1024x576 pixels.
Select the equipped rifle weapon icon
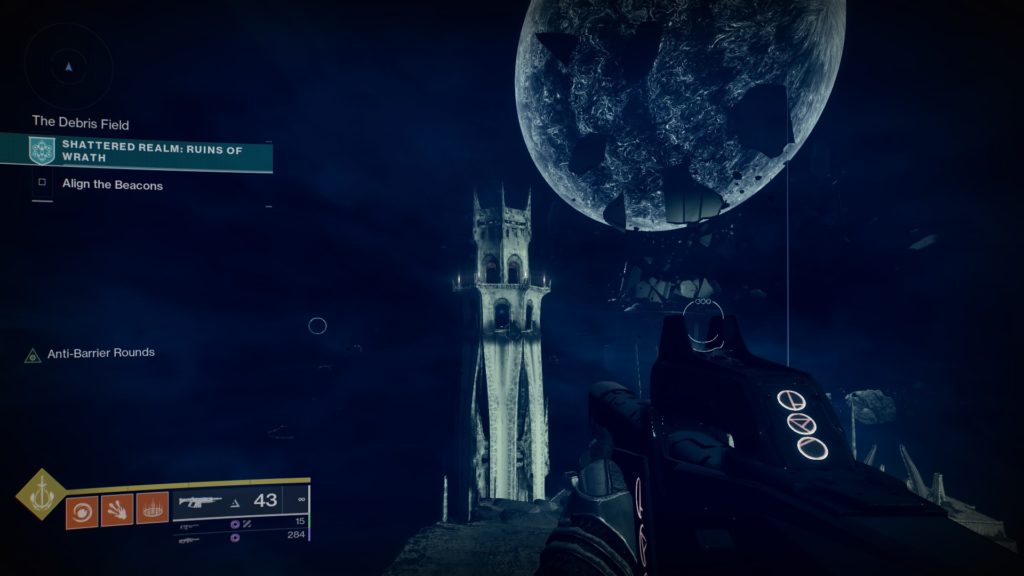(199, 501)
